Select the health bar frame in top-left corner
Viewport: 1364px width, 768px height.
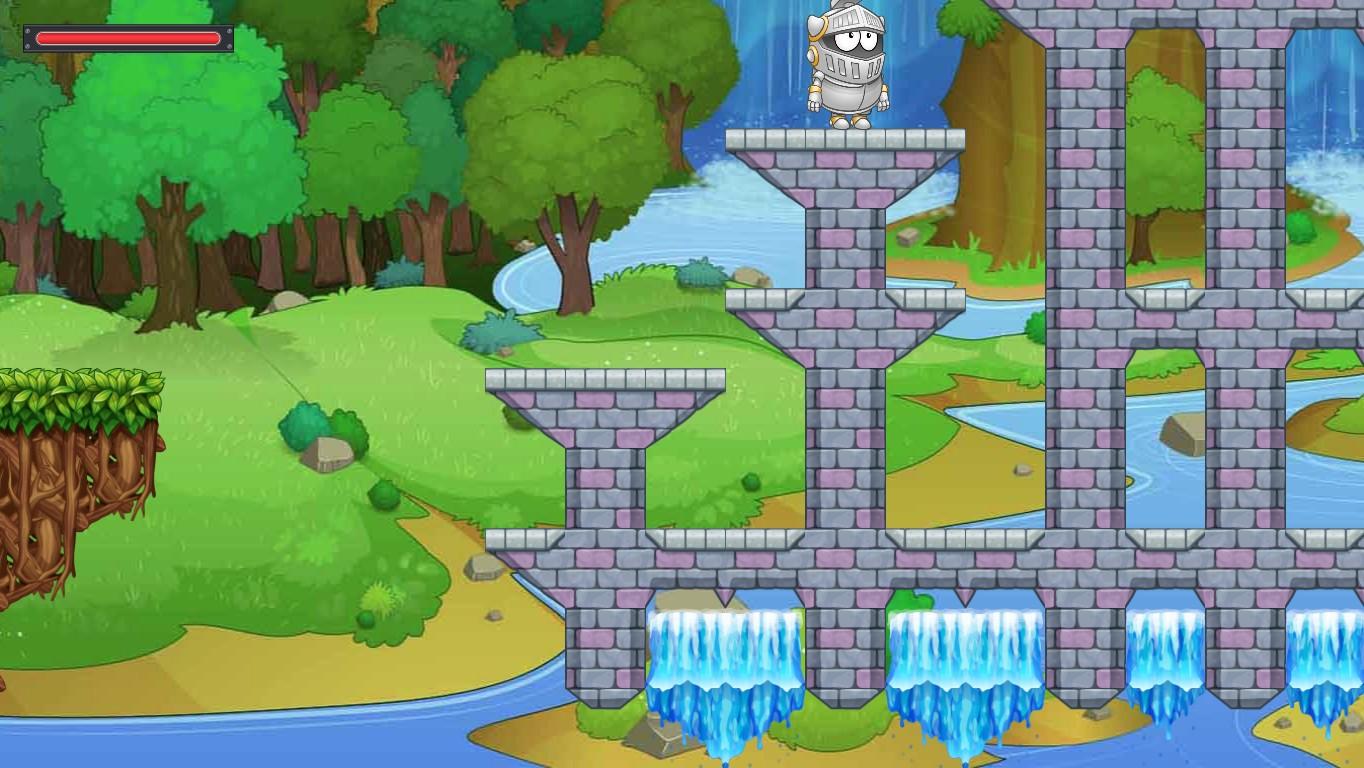pyautogui.click(x=128, y=38)
